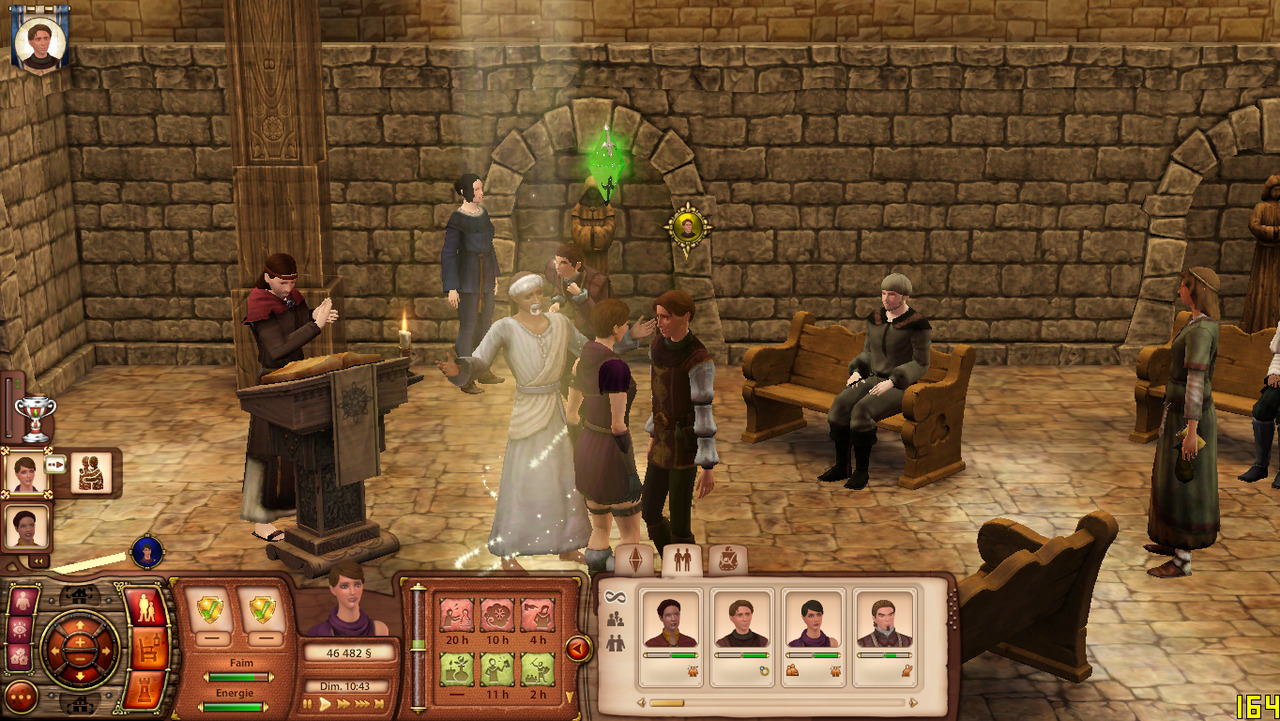
Task: Select the short-haired hero portrait with gold frame
Action: coord(27,471)
